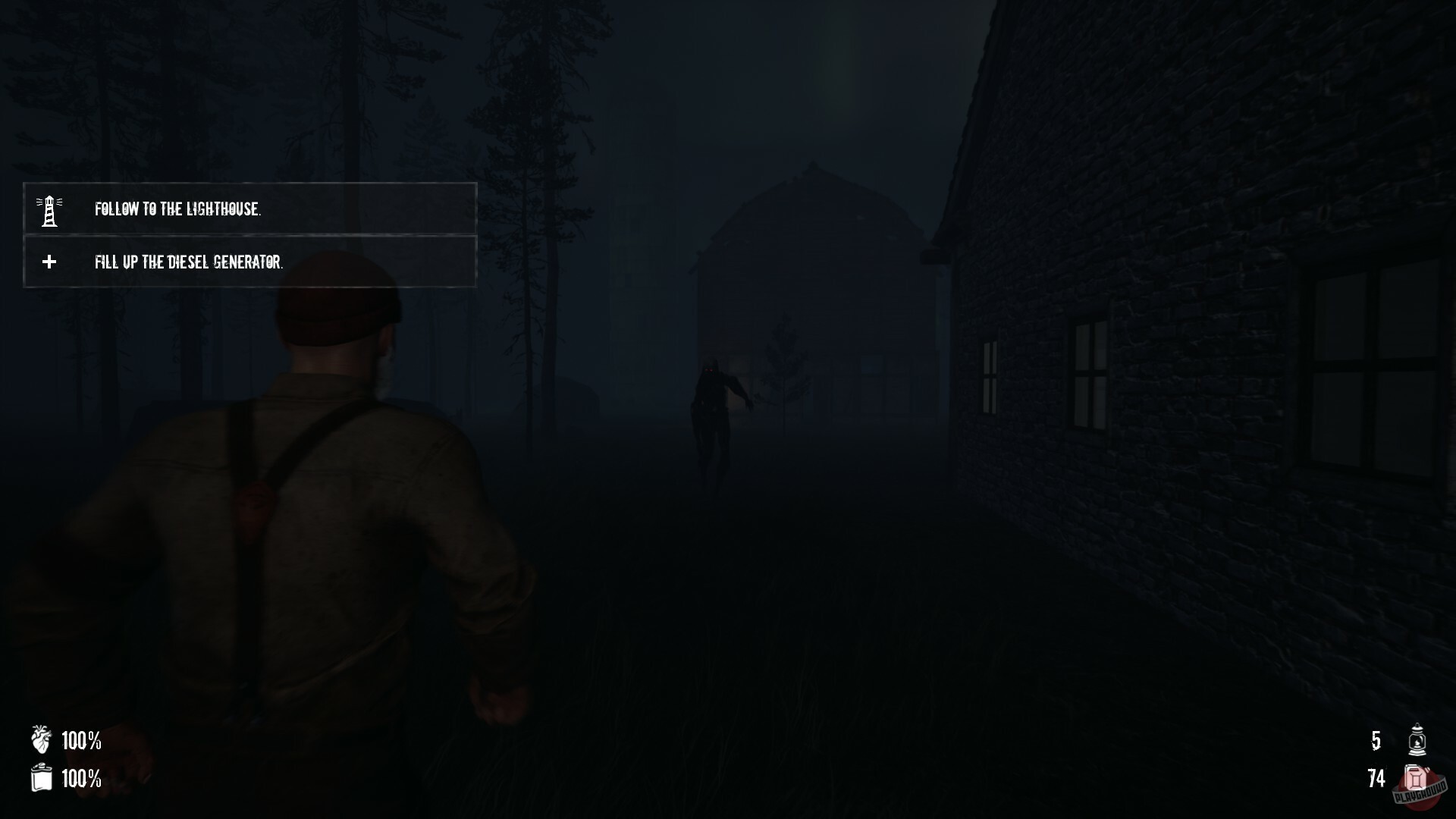Click the text 'FILL UP THE DIESEL GENERATOR'
Viewport: 1456px width, 819px height.
tap(189, 262)
